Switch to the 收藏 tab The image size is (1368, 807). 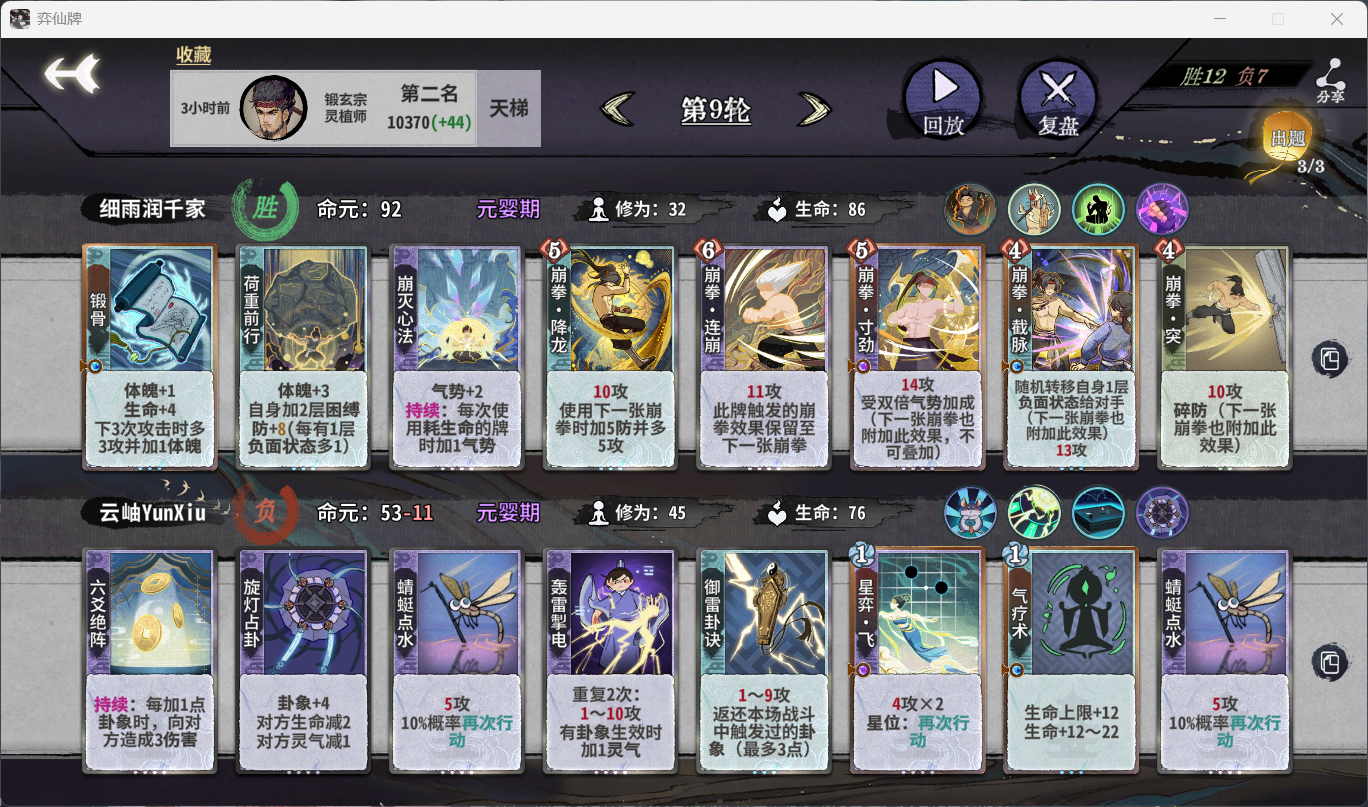click(x=191, y=56)
